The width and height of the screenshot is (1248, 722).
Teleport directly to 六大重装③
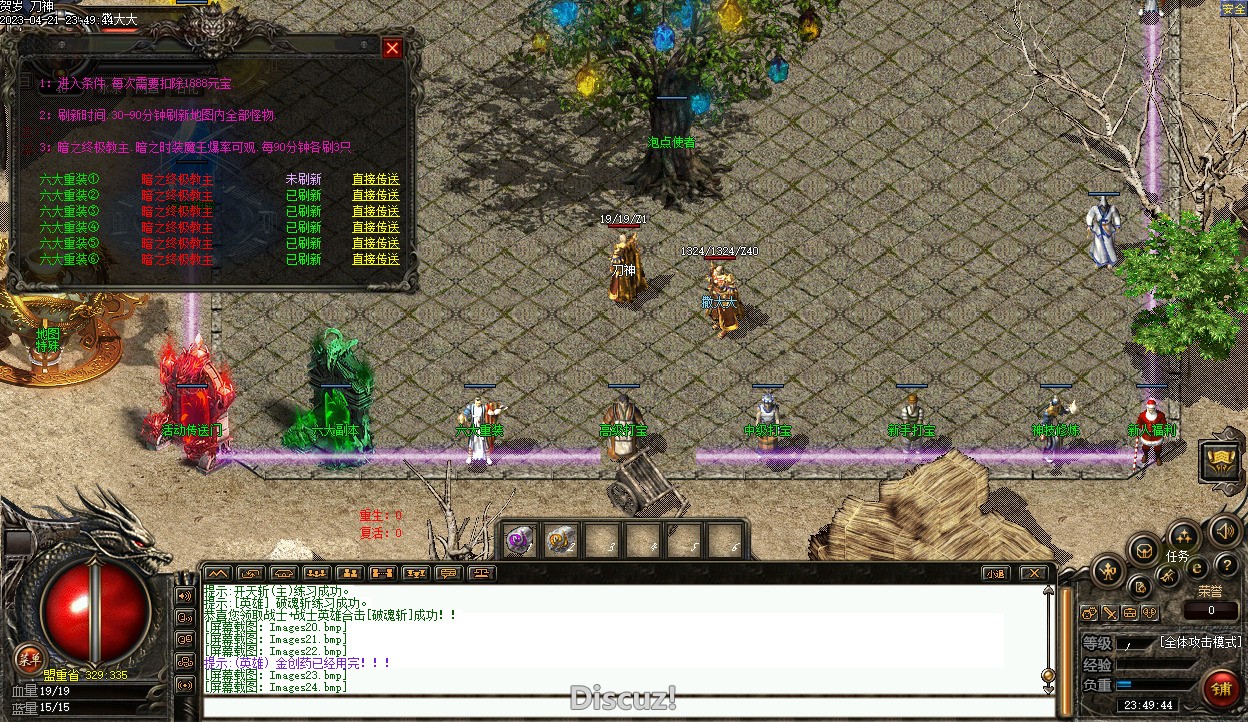(x=375, y=212)
